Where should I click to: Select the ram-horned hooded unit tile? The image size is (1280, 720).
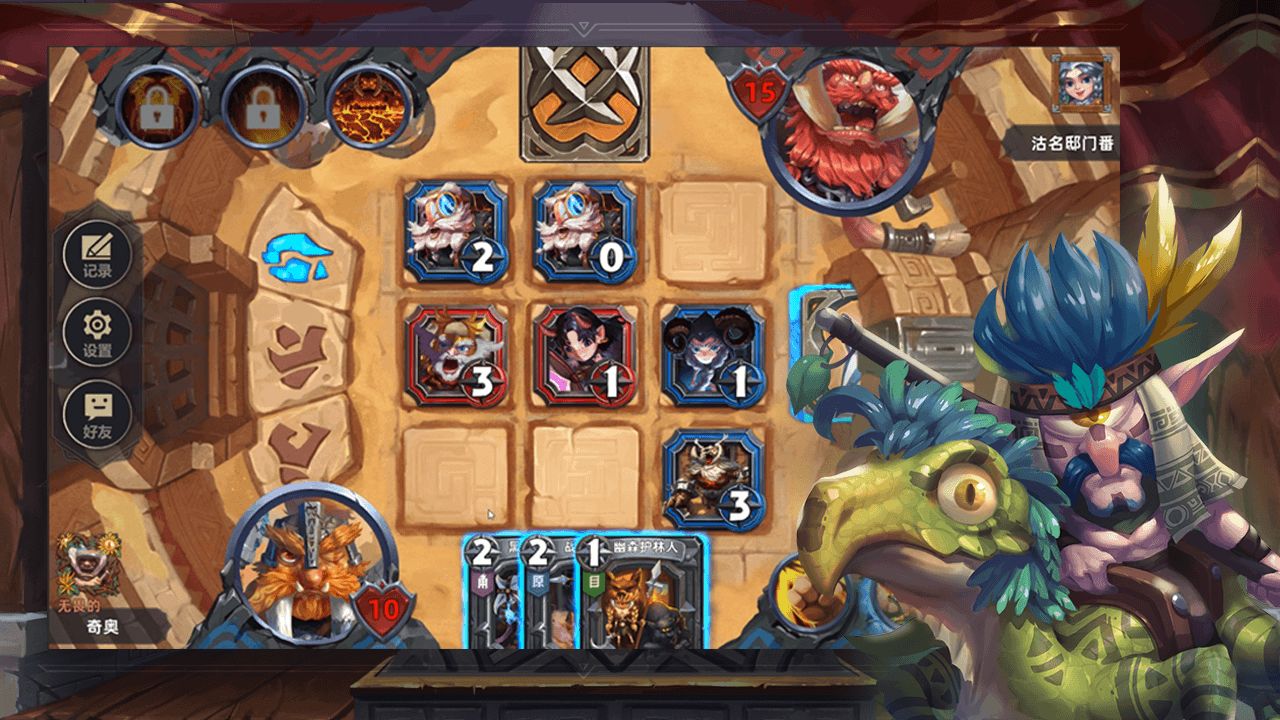tap(713, 356)
